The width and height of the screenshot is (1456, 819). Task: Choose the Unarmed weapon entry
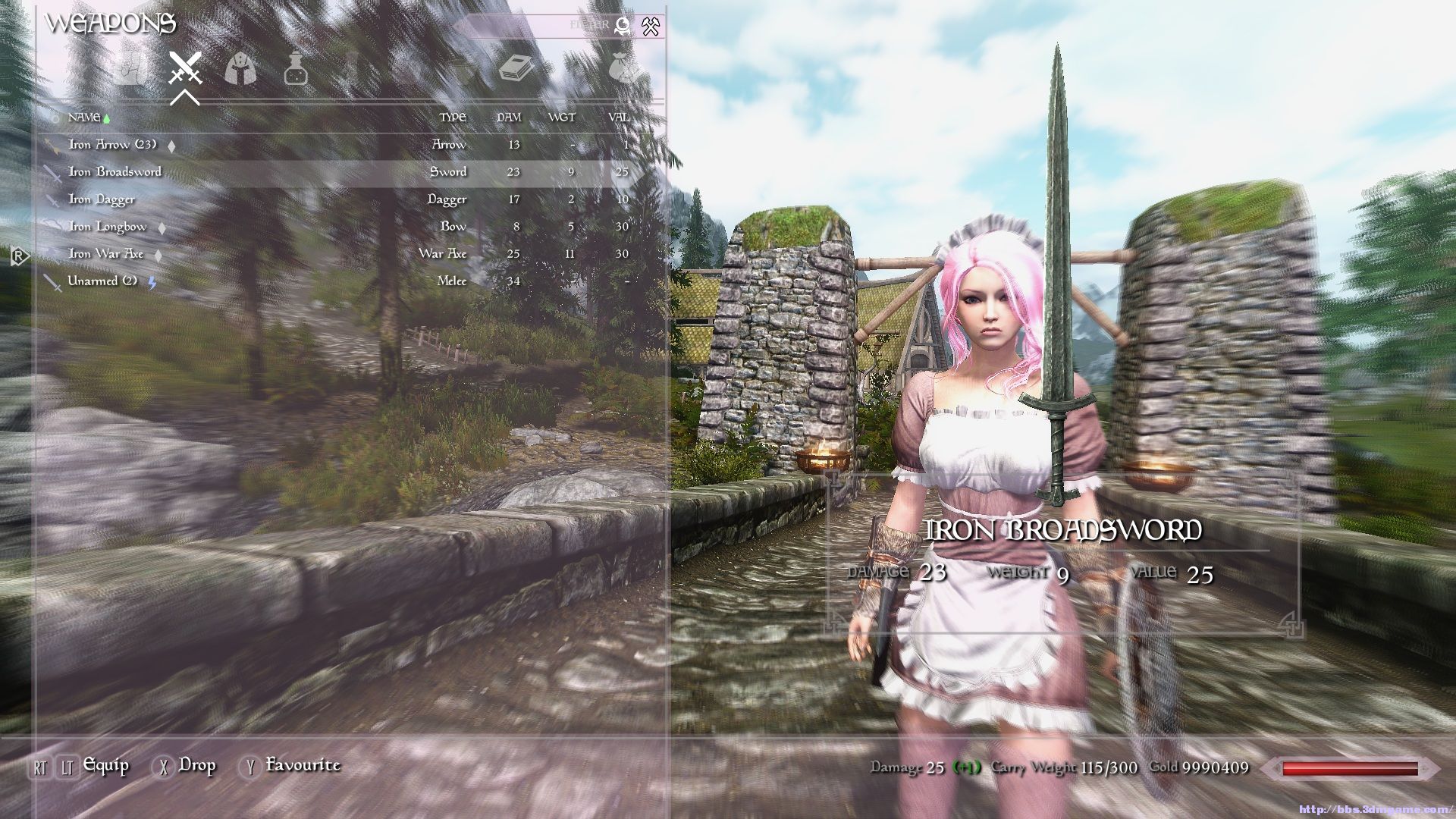tap(102, 281)
